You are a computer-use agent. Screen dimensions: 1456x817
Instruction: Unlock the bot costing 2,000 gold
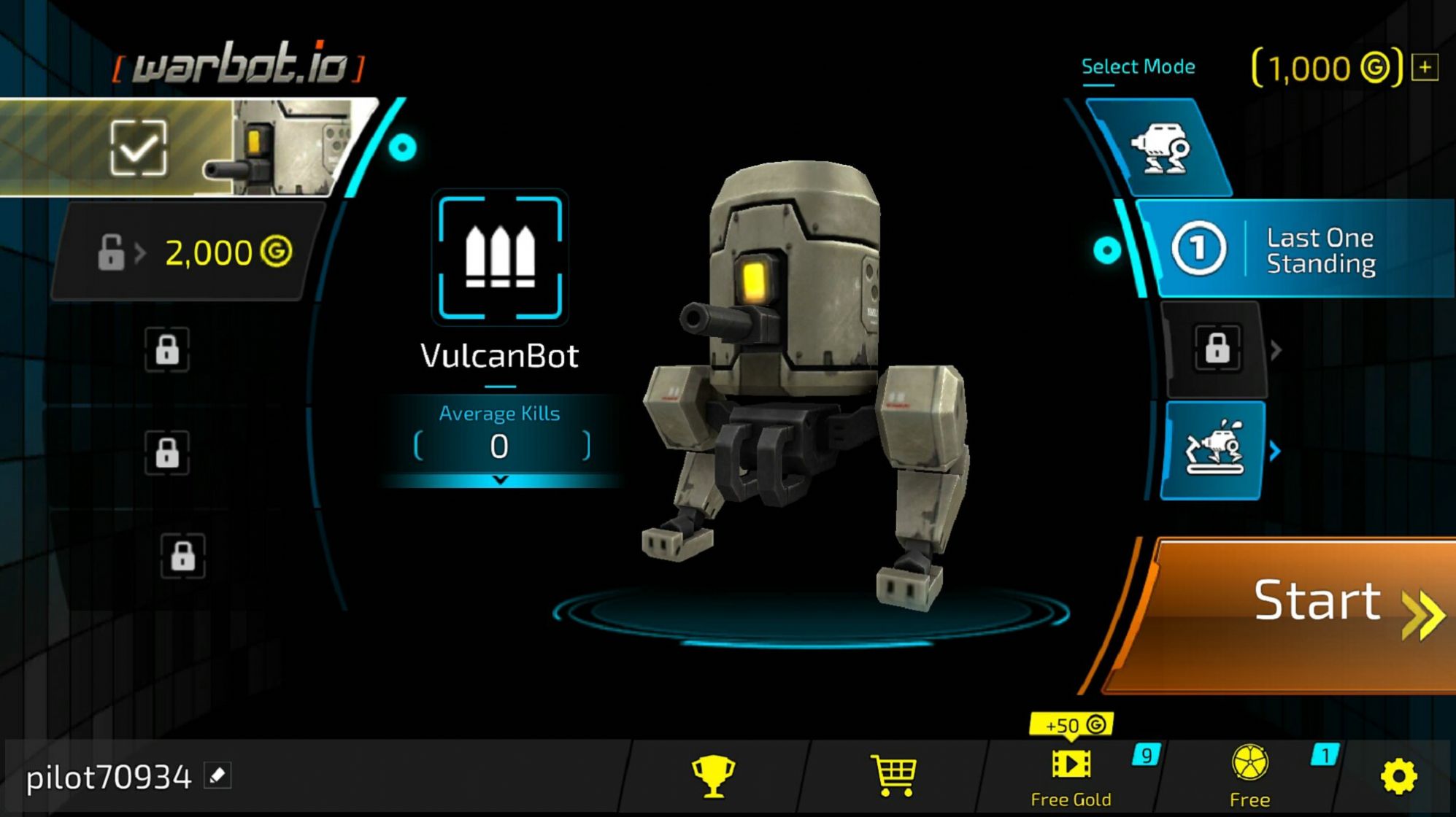tap(191, 252)
